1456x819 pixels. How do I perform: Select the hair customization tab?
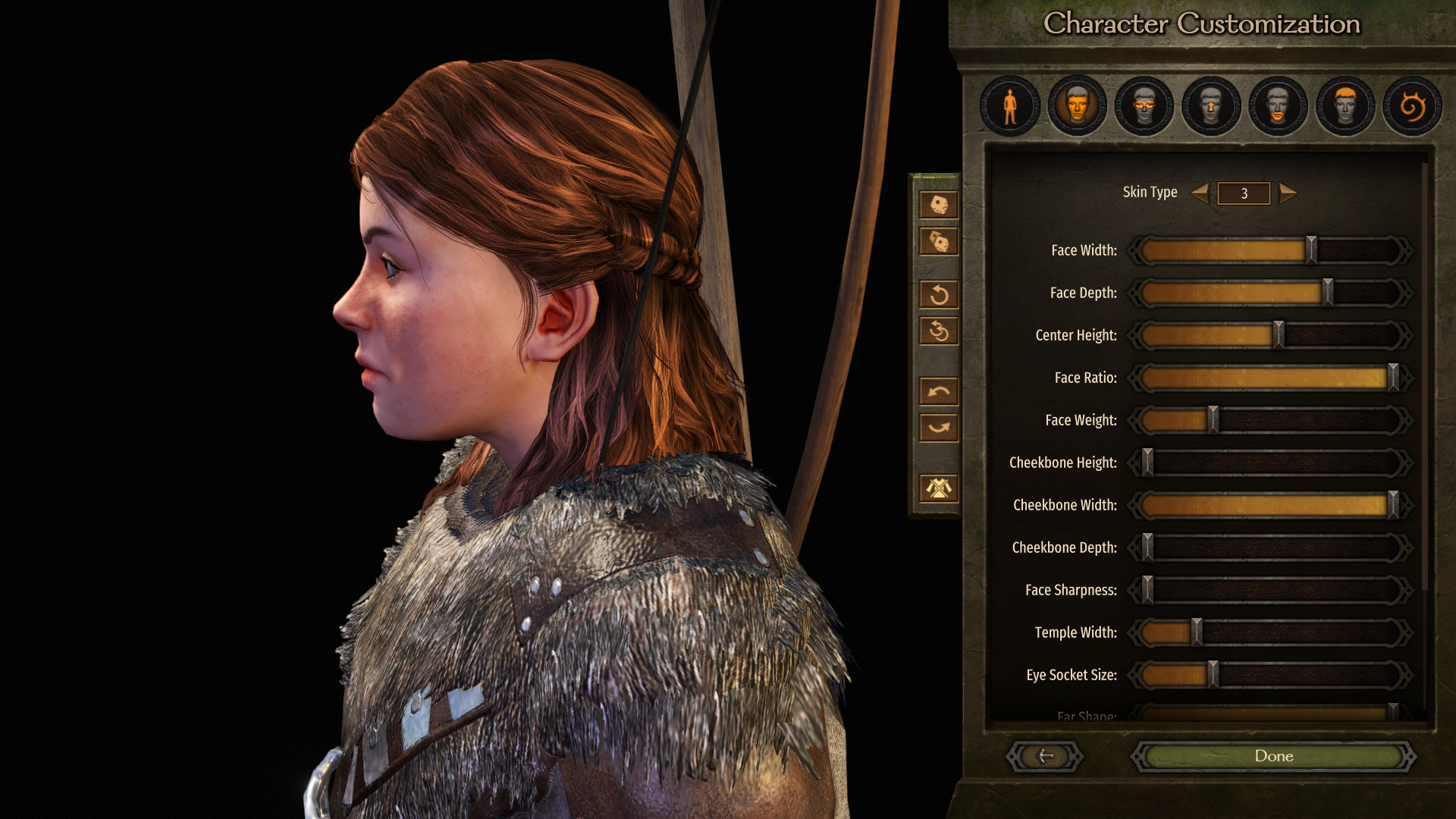click(1345, 106)
